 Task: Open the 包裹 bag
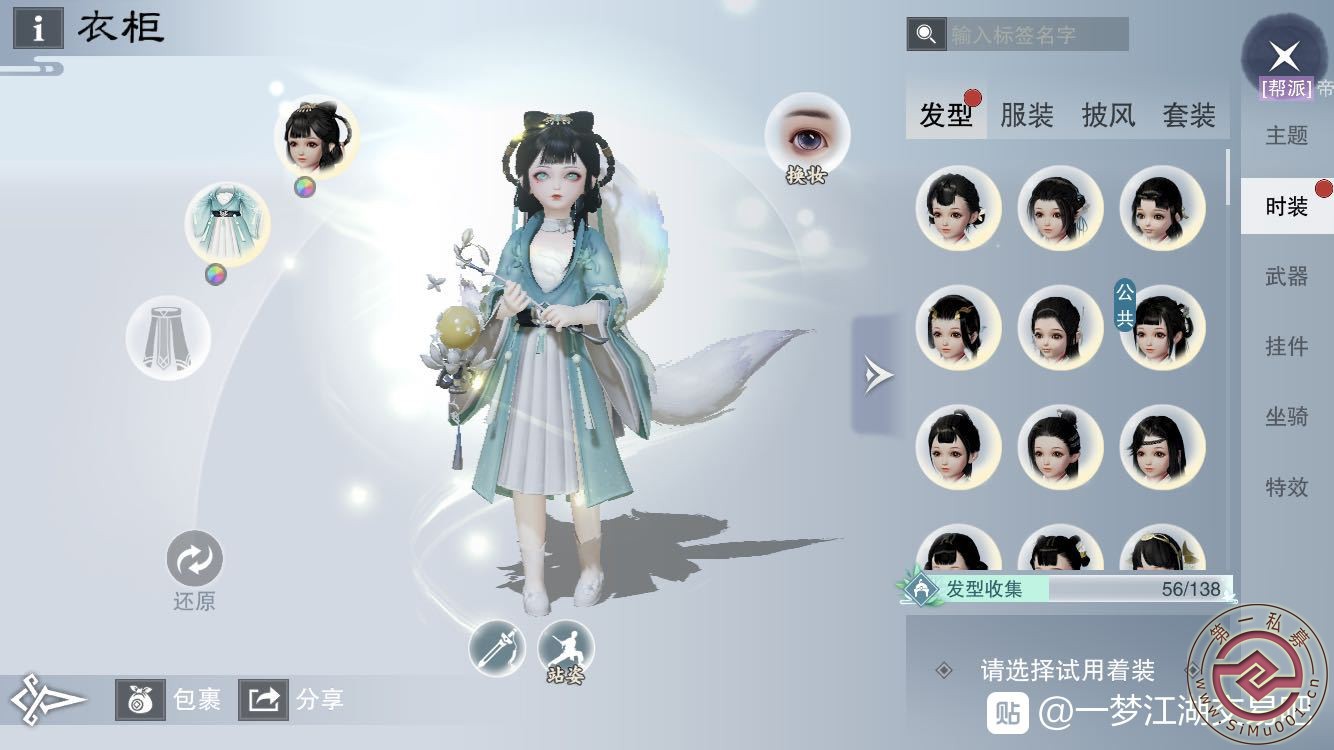tap(169, 700)
